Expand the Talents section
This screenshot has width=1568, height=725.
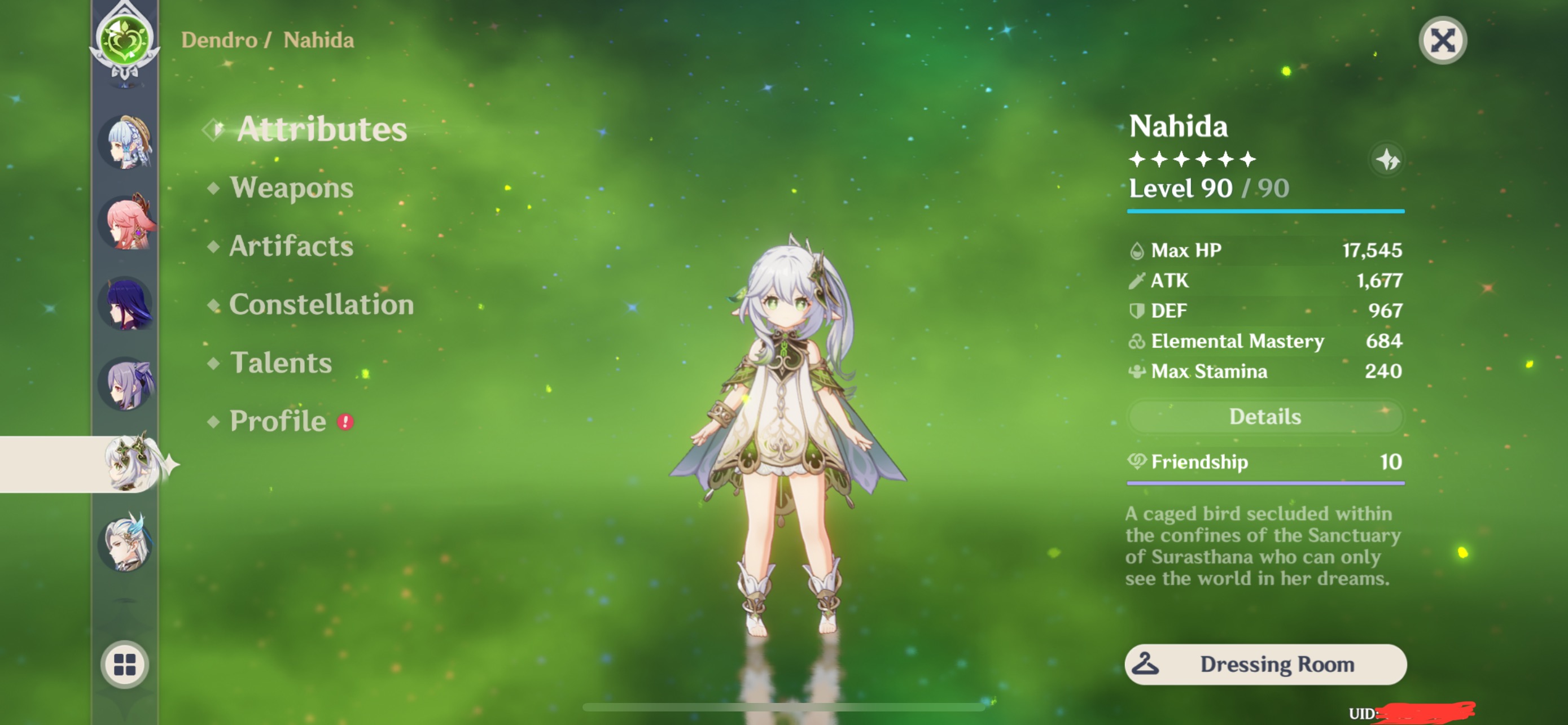click(x=281, y=363)
